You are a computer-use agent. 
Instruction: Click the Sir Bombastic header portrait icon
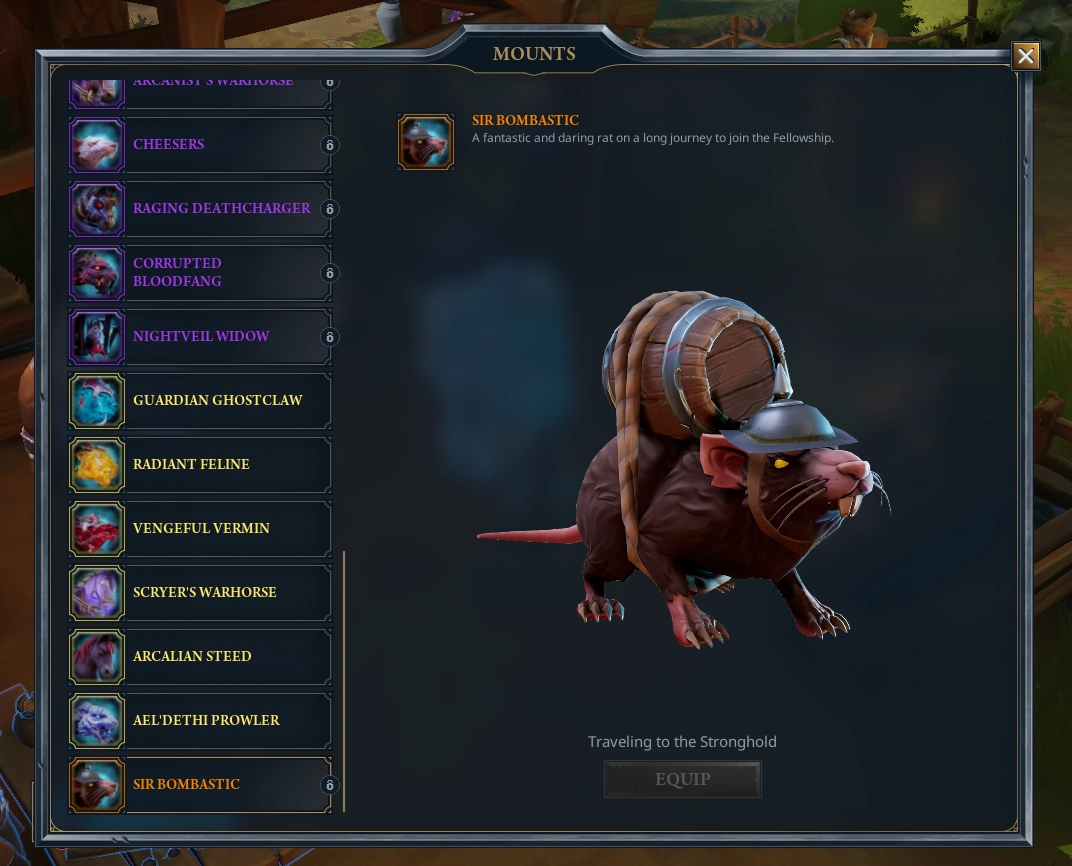tap(426, 142)
